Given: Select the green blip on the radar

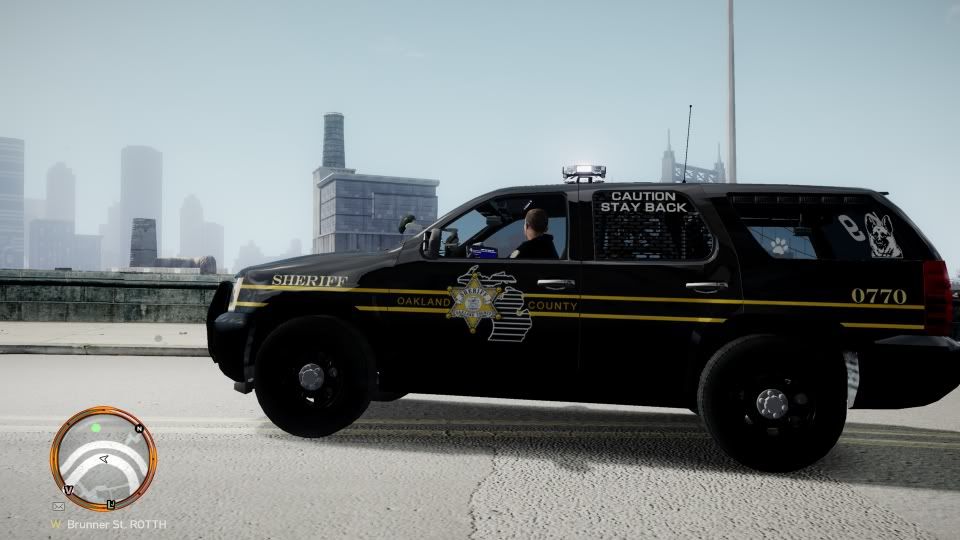Looking at the screenshot, I should click(96, 428).
